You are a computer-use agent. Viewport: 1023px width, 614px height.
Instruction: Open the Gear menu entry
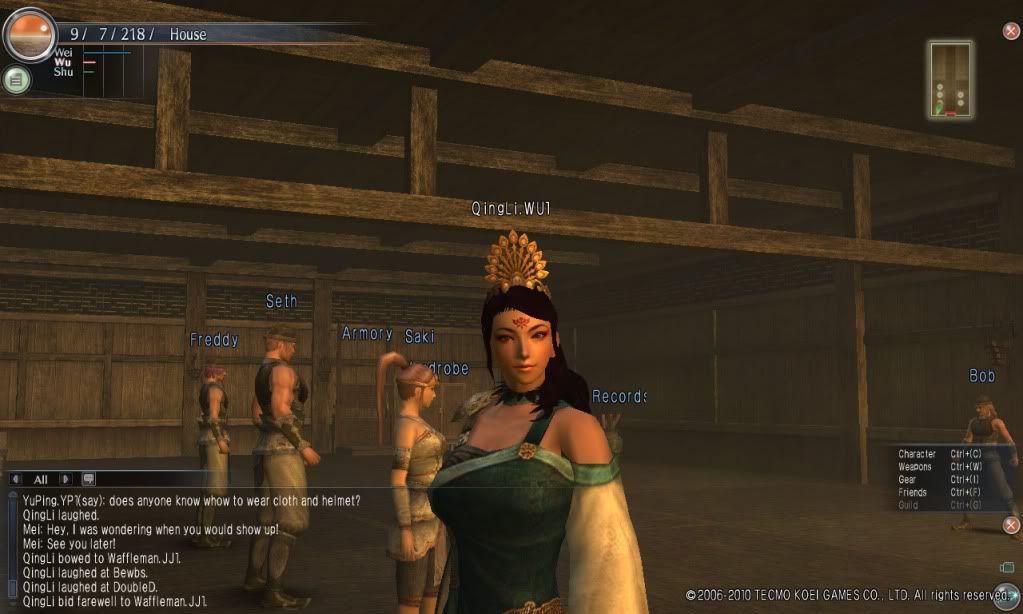click(x=907, y=480)
